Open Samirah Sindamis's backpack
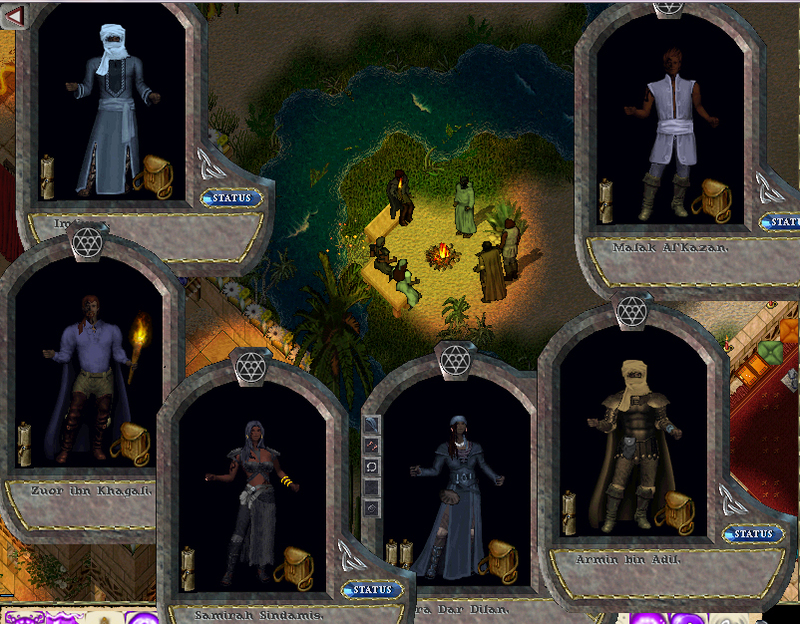Viewport: 800px width, 624px height. [x=294, y=567]
